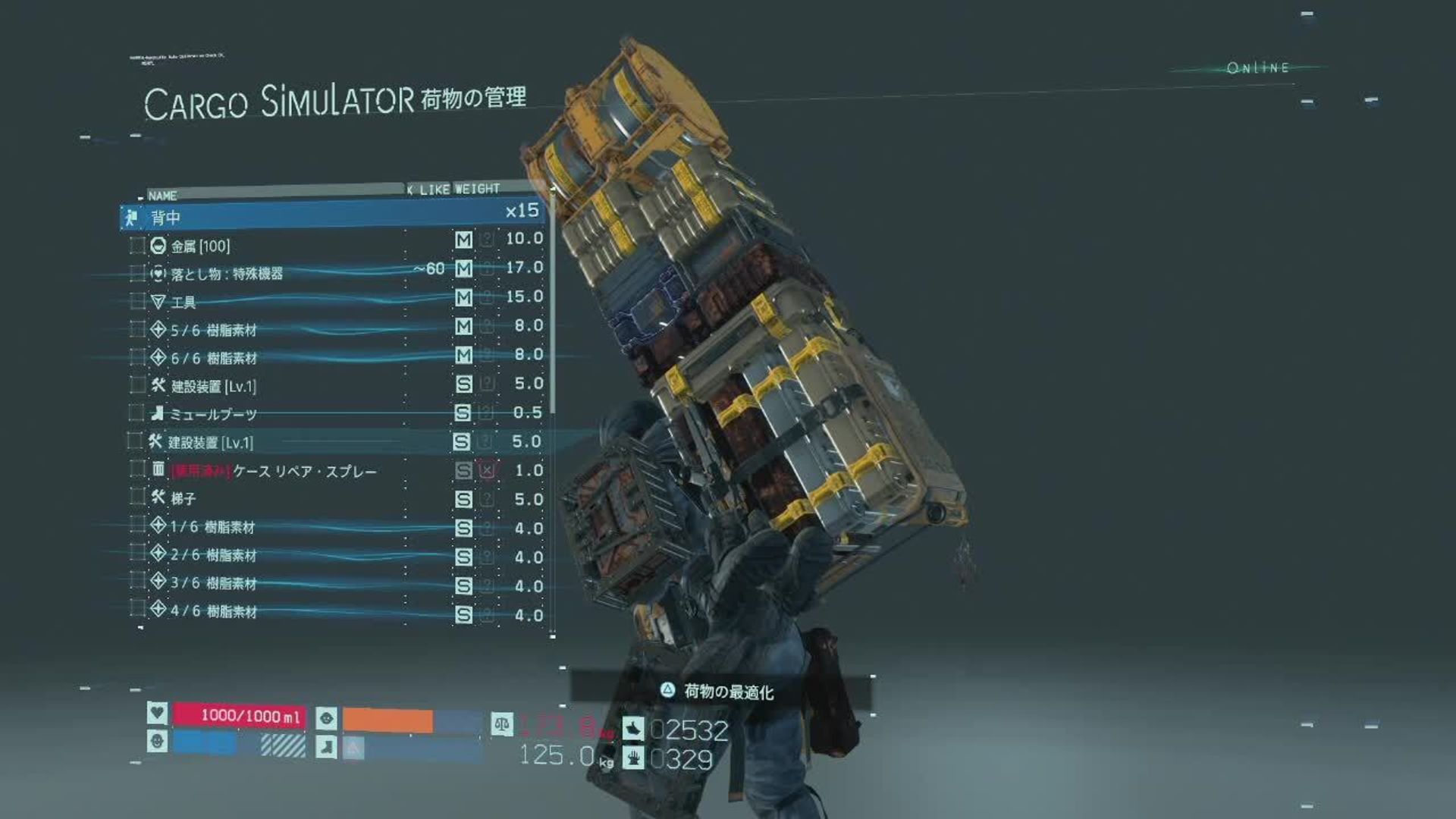The height and width of the screenshot is (819, 1456).
Task: Sort the list by the WEIGHT column header
Action: click(477, 188)
